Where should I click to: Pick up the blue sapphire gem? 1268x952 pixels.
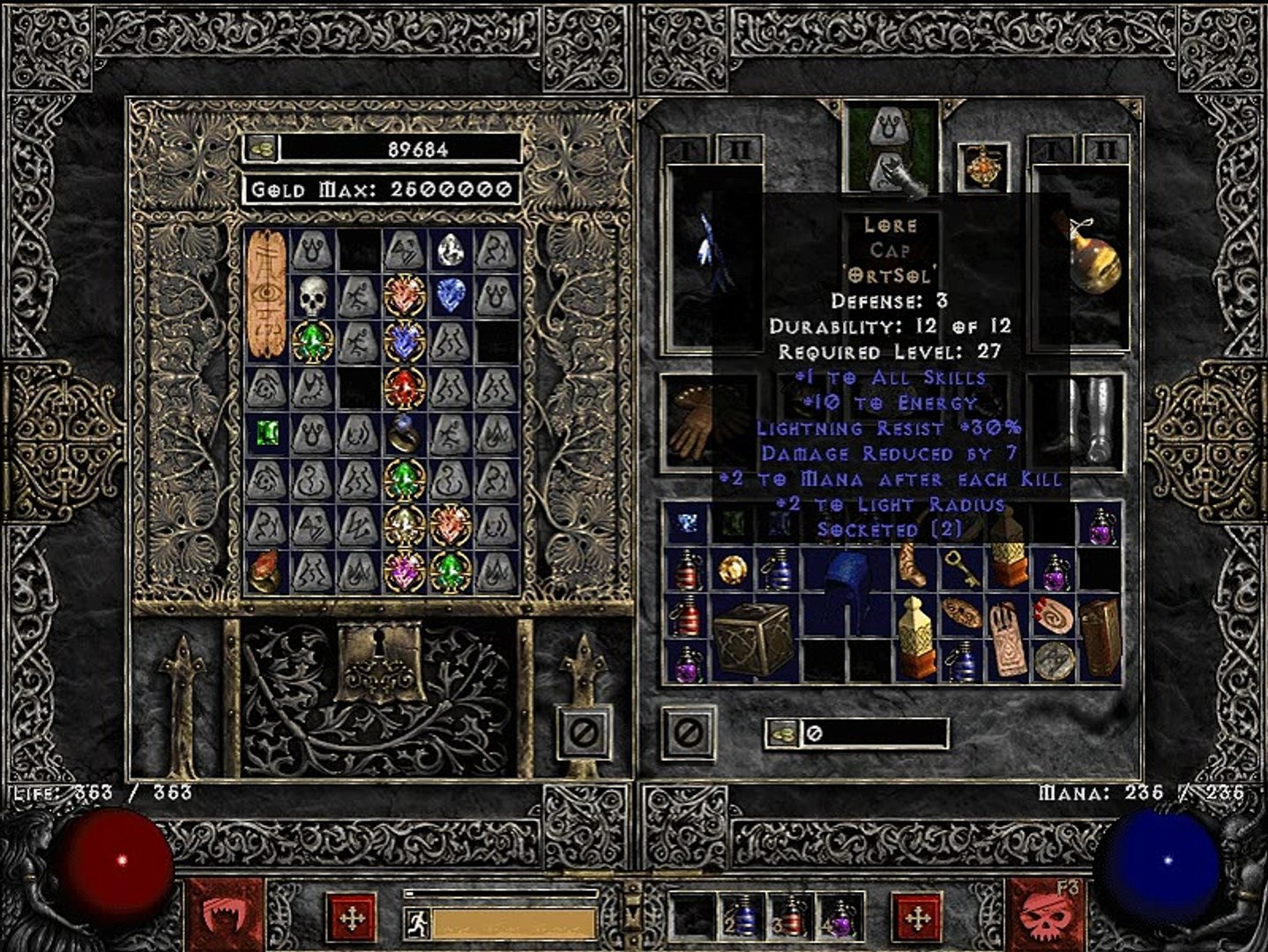tap(451, 296)
